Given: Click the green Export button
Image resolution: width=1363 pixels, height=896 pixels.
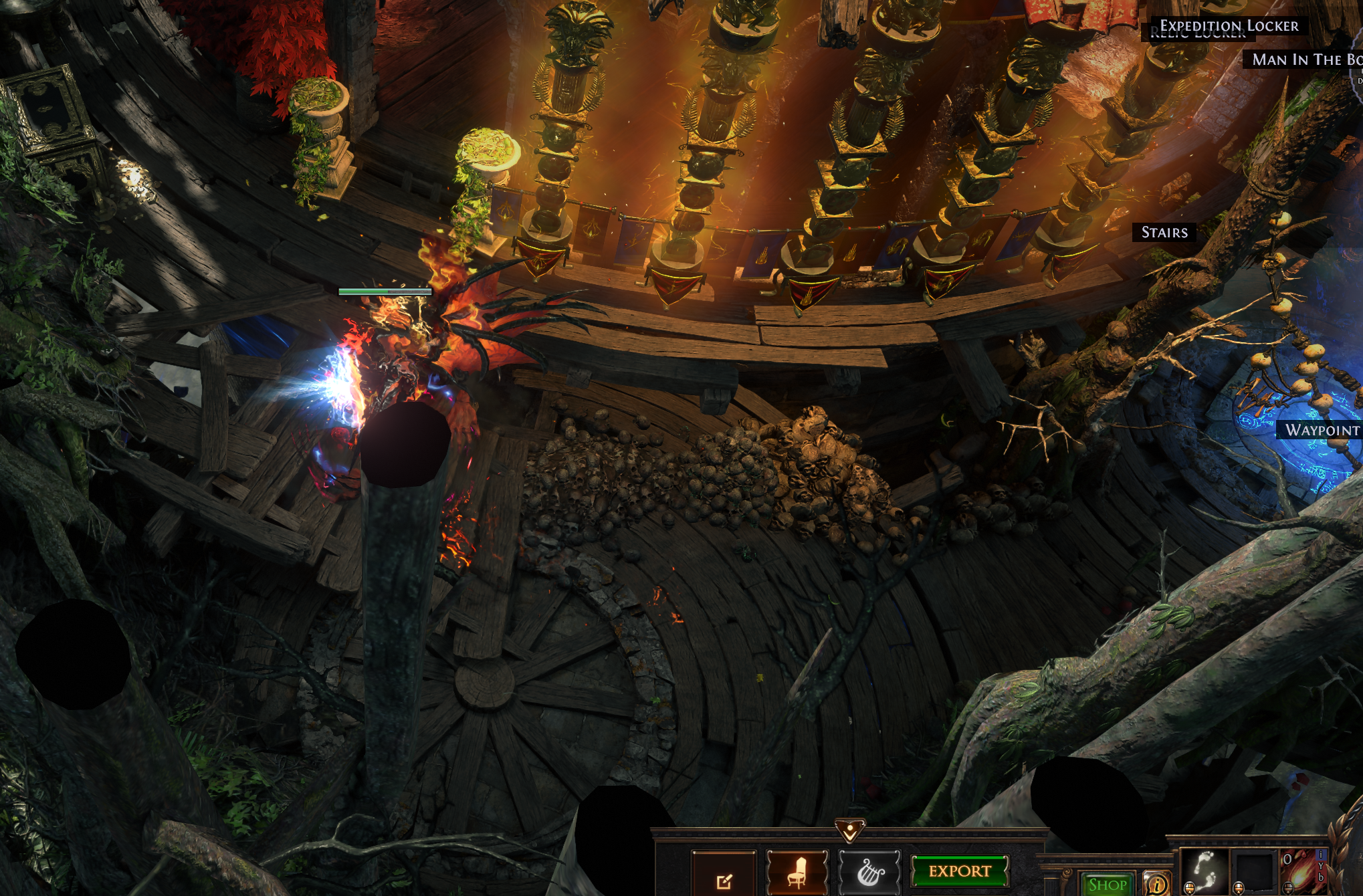Looking at the screenshot, I should pos(960,871).
